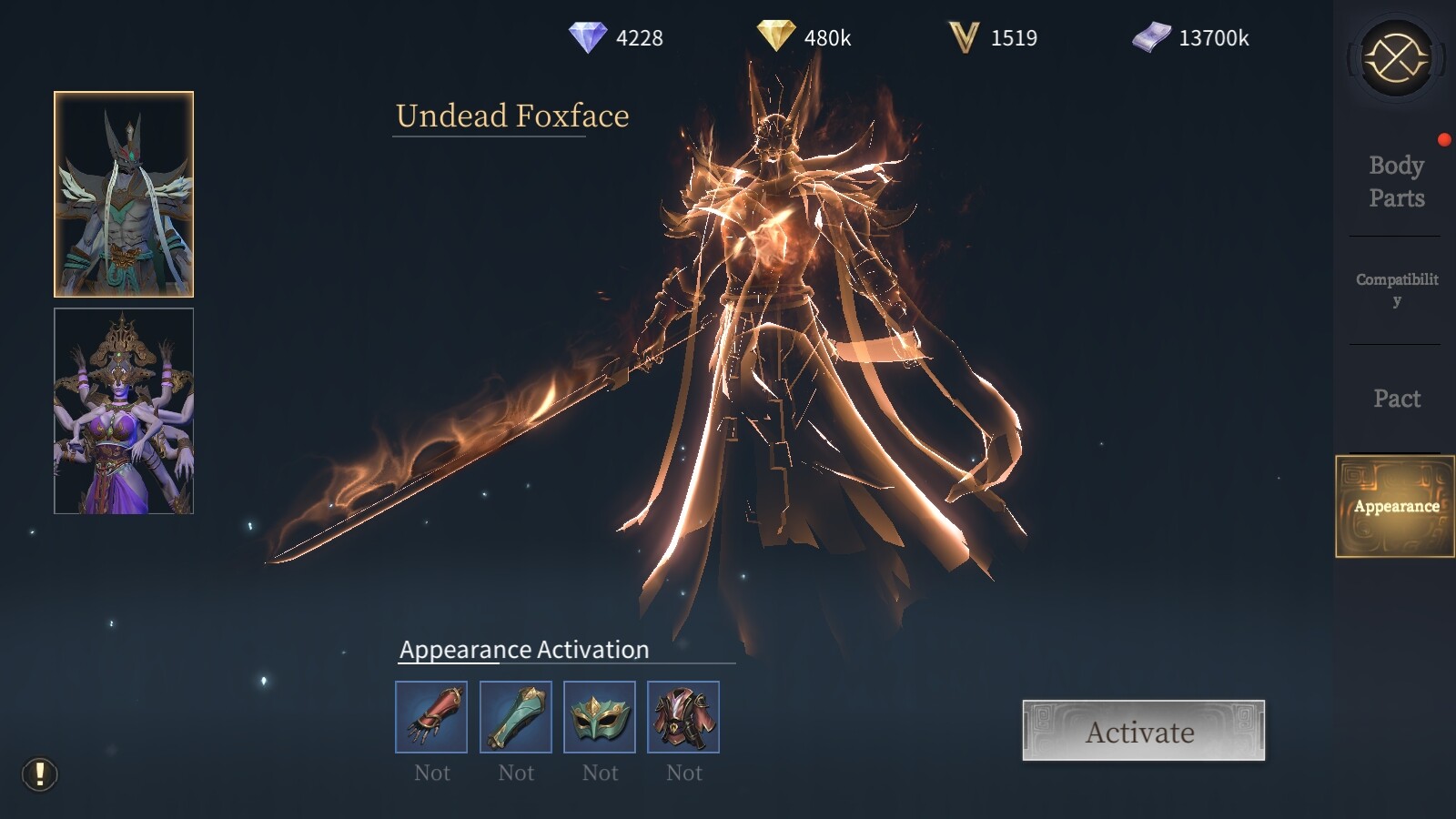Choose the green fox mask slot
1456x819 pixels.
pos(600,717)
